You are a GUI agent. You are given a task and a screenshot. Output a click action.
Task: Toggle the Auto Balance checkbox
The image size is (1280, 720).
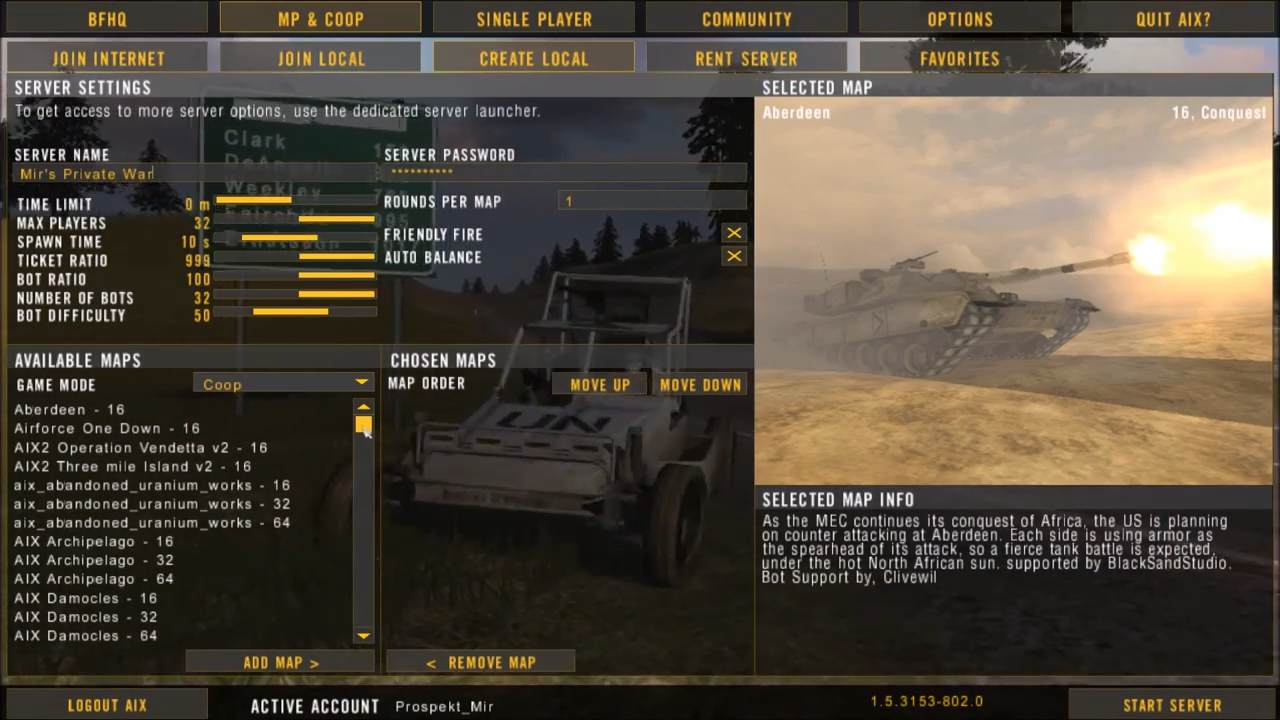[734, 256]
